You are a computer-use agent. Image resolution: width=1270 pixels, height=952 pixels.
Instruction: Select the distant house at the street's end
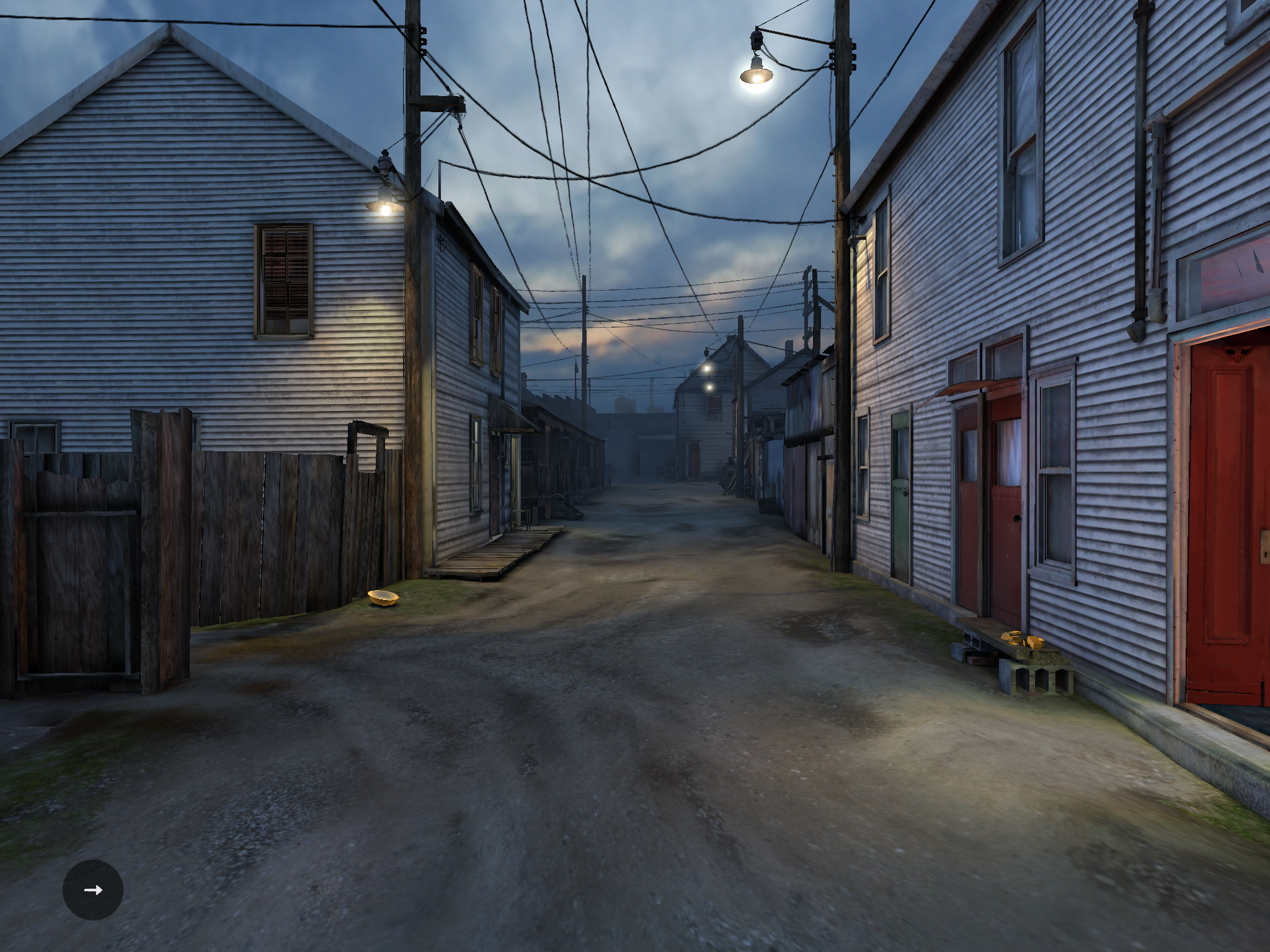pos(704,434)
